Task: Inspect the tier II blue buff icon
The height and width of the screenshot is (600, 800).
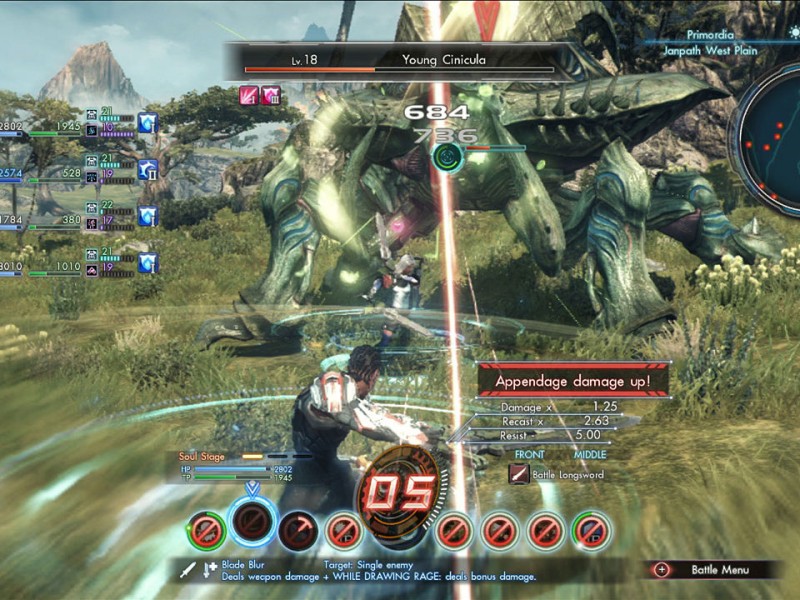Action: coord(149,171)
